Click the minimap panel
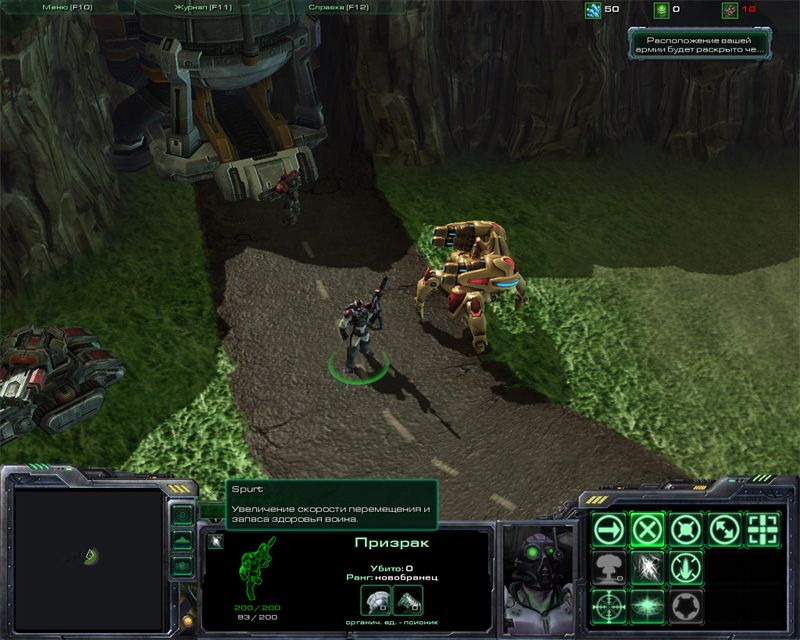 coord(89,553)
